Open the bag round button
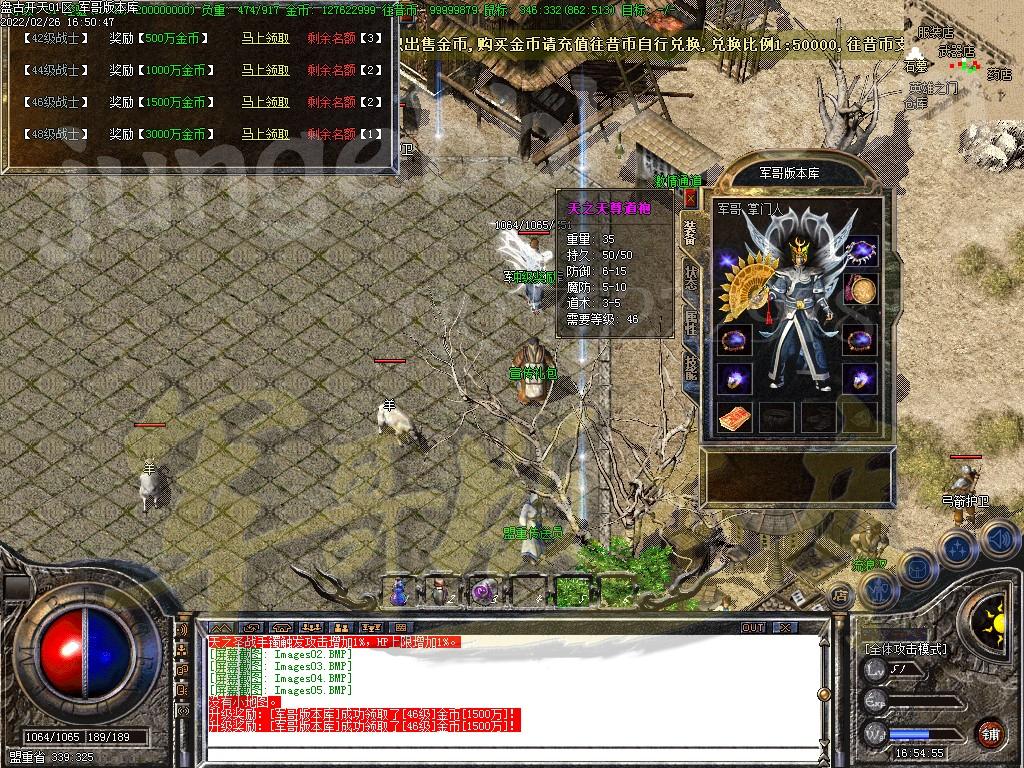This screenshot has width=1024, height=768. 915,569
